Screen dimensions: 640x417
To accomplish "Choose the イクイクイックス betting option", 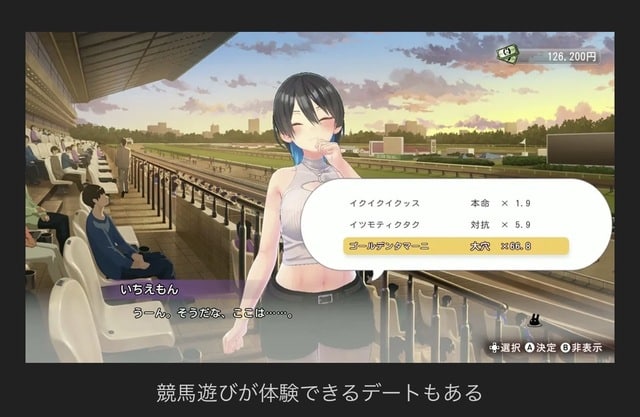I will pos(455,203).
